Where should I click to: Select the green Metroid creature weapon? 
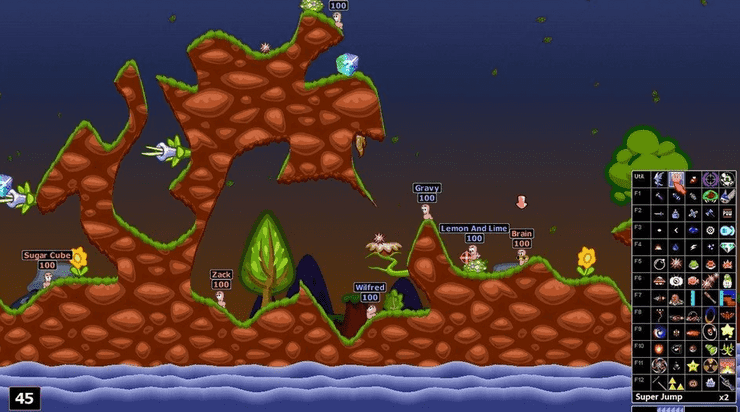click(x=711, y=194)
